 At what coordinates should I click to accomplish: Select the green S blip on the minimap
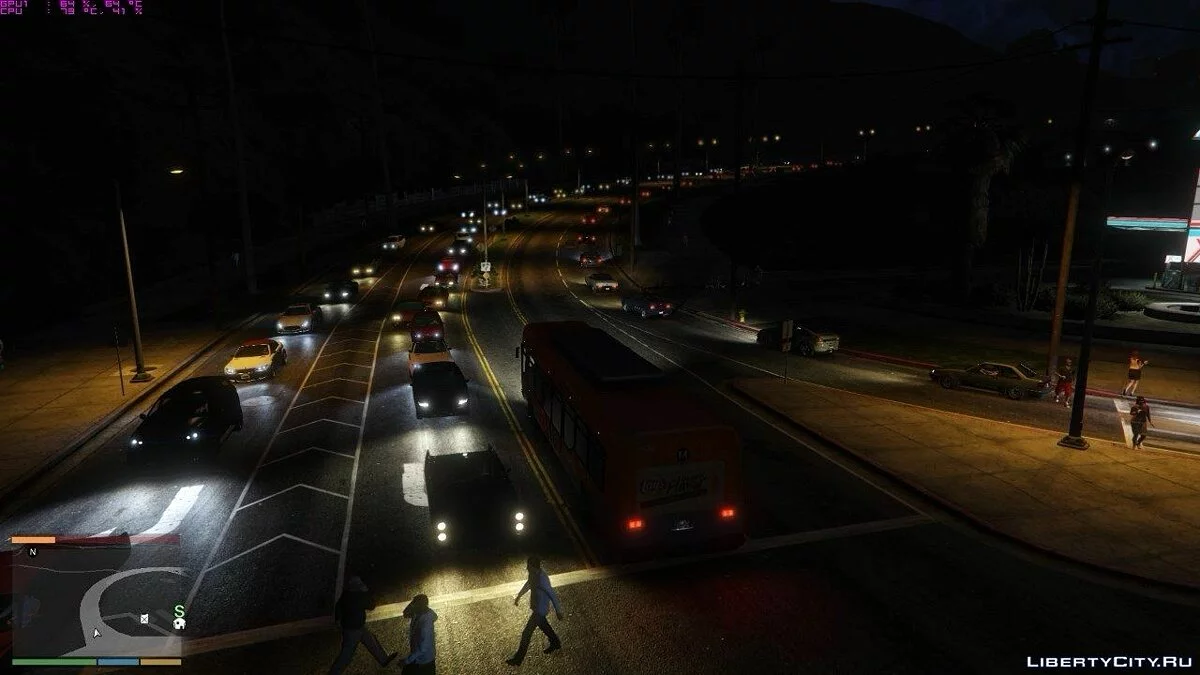[x=179, y=610]
